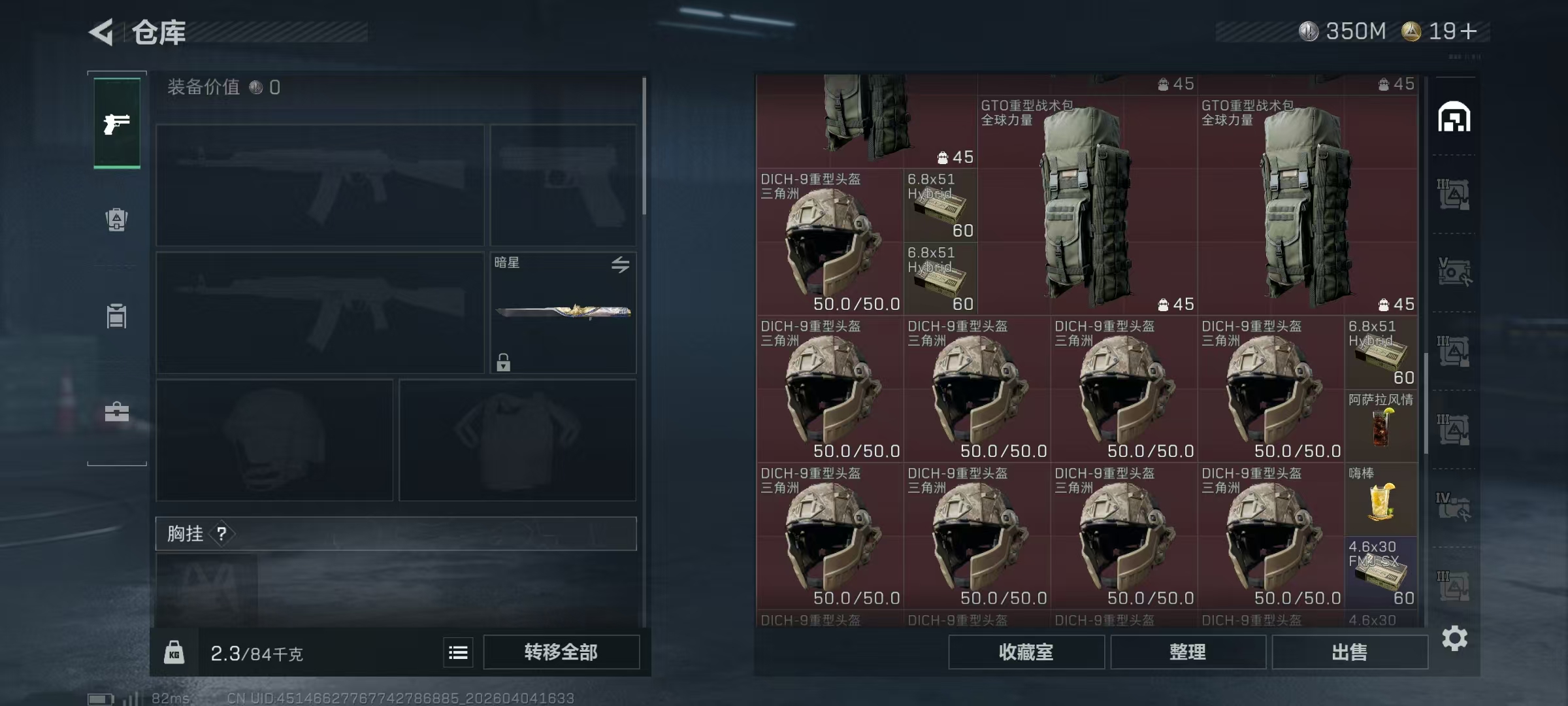
Task: Go back from the 仓库 warehouse screen
Action: 102,31
